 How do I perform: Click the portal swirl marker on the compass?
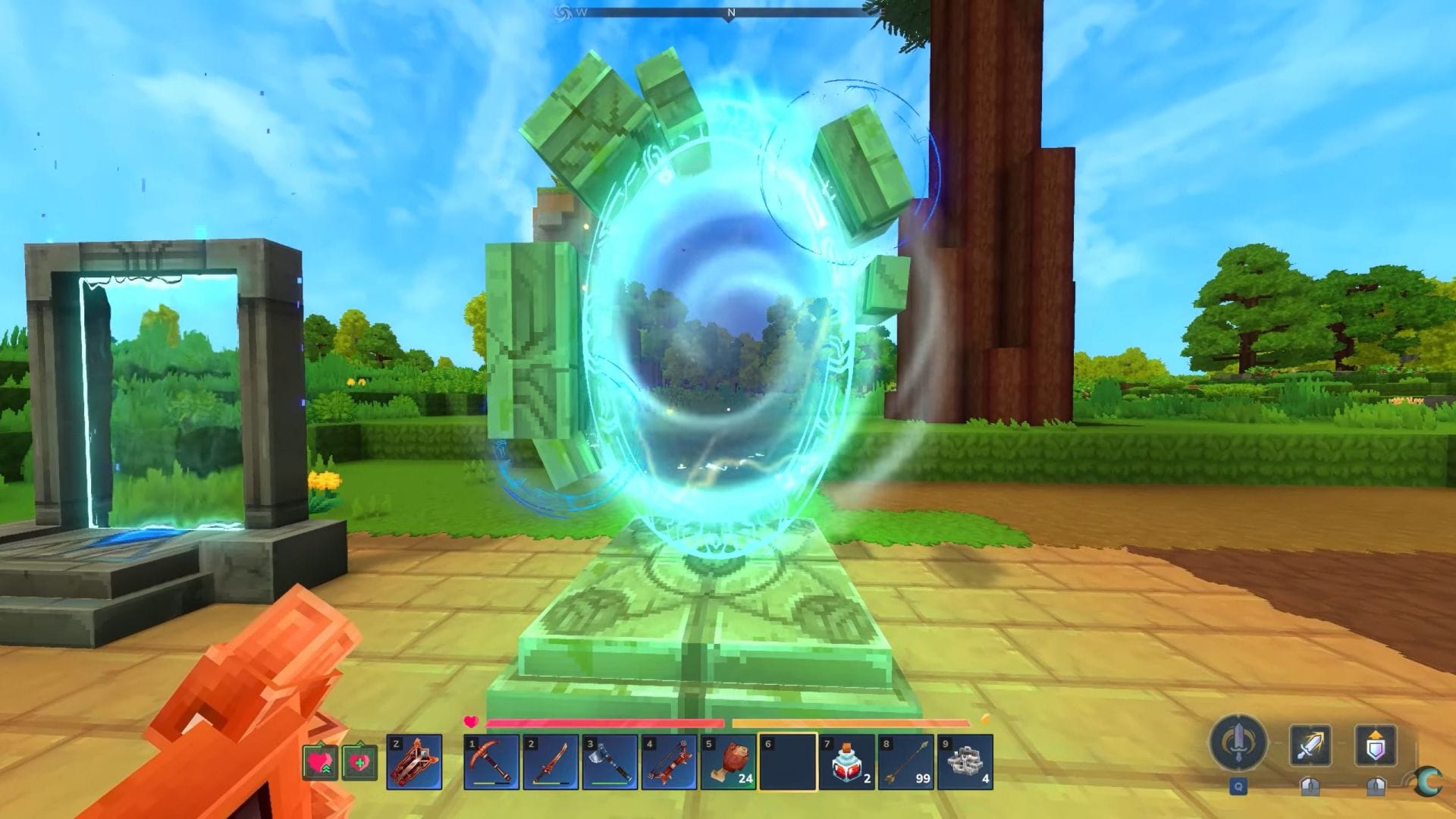pos(563,11)
